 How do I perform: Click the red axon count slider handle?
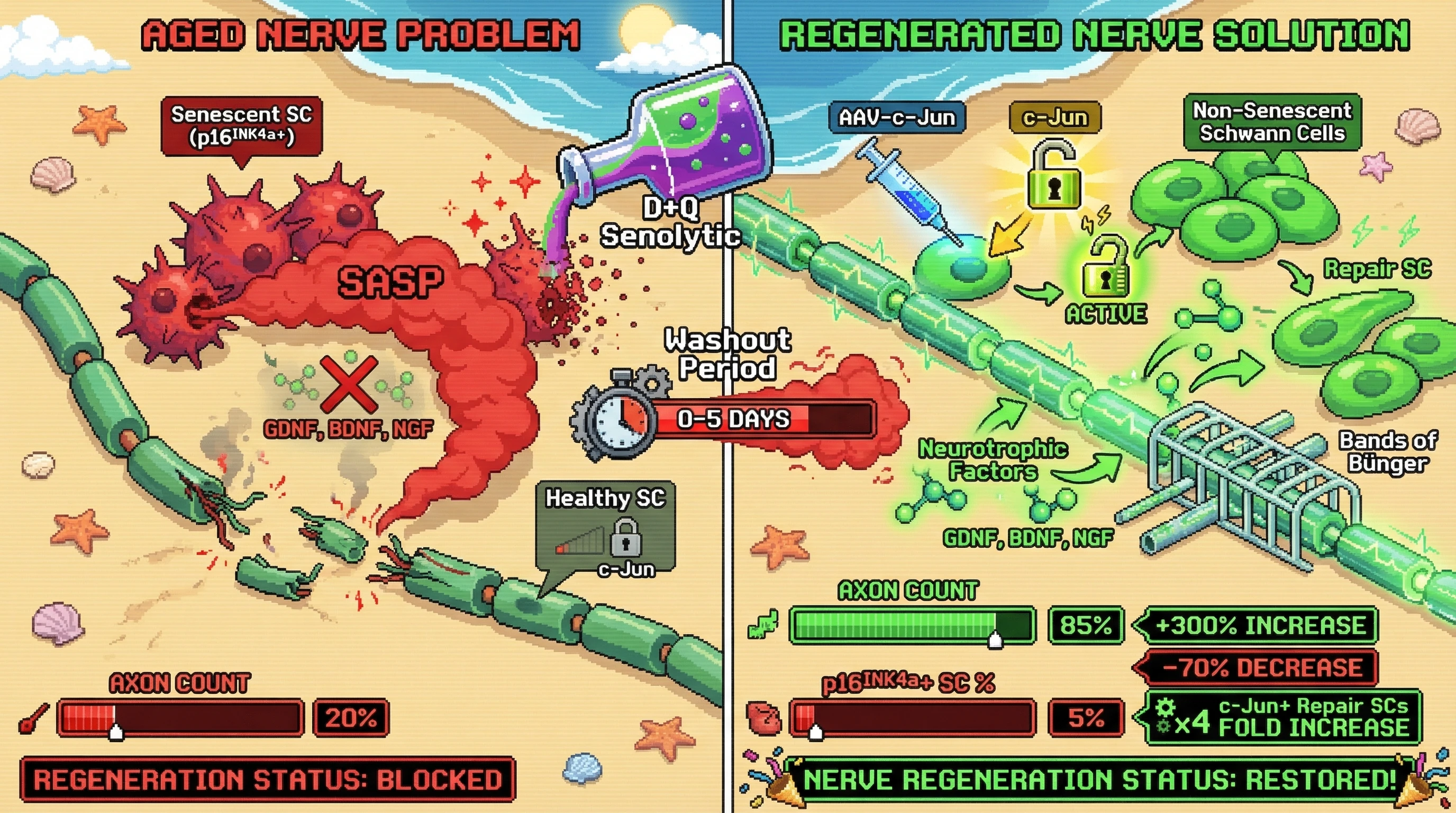point(116,732)
